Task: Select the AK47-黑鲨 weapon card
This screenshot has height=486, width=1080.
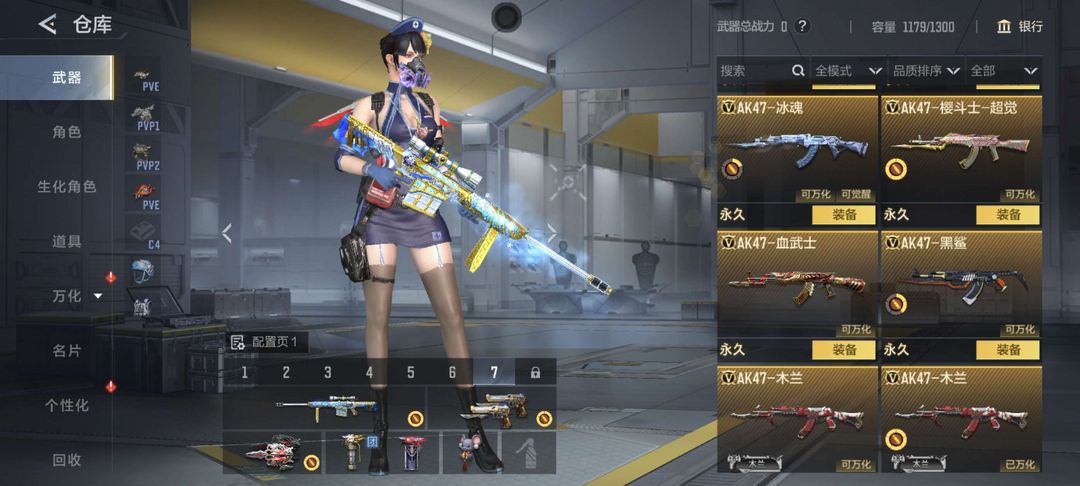Action: 961,285
